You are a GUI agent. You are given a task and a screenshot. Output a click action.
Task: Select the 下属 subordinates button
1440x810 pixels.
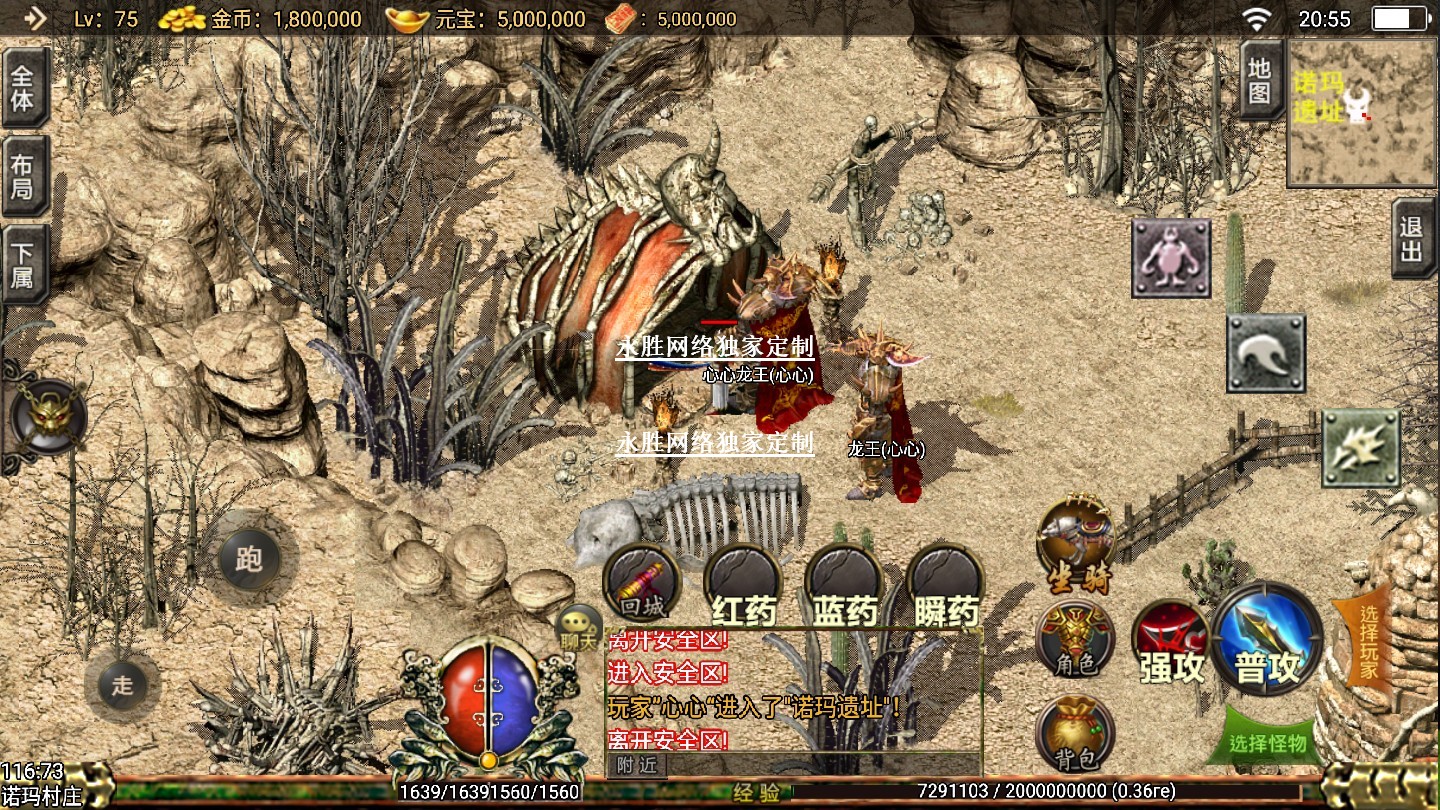pos(24,264)
